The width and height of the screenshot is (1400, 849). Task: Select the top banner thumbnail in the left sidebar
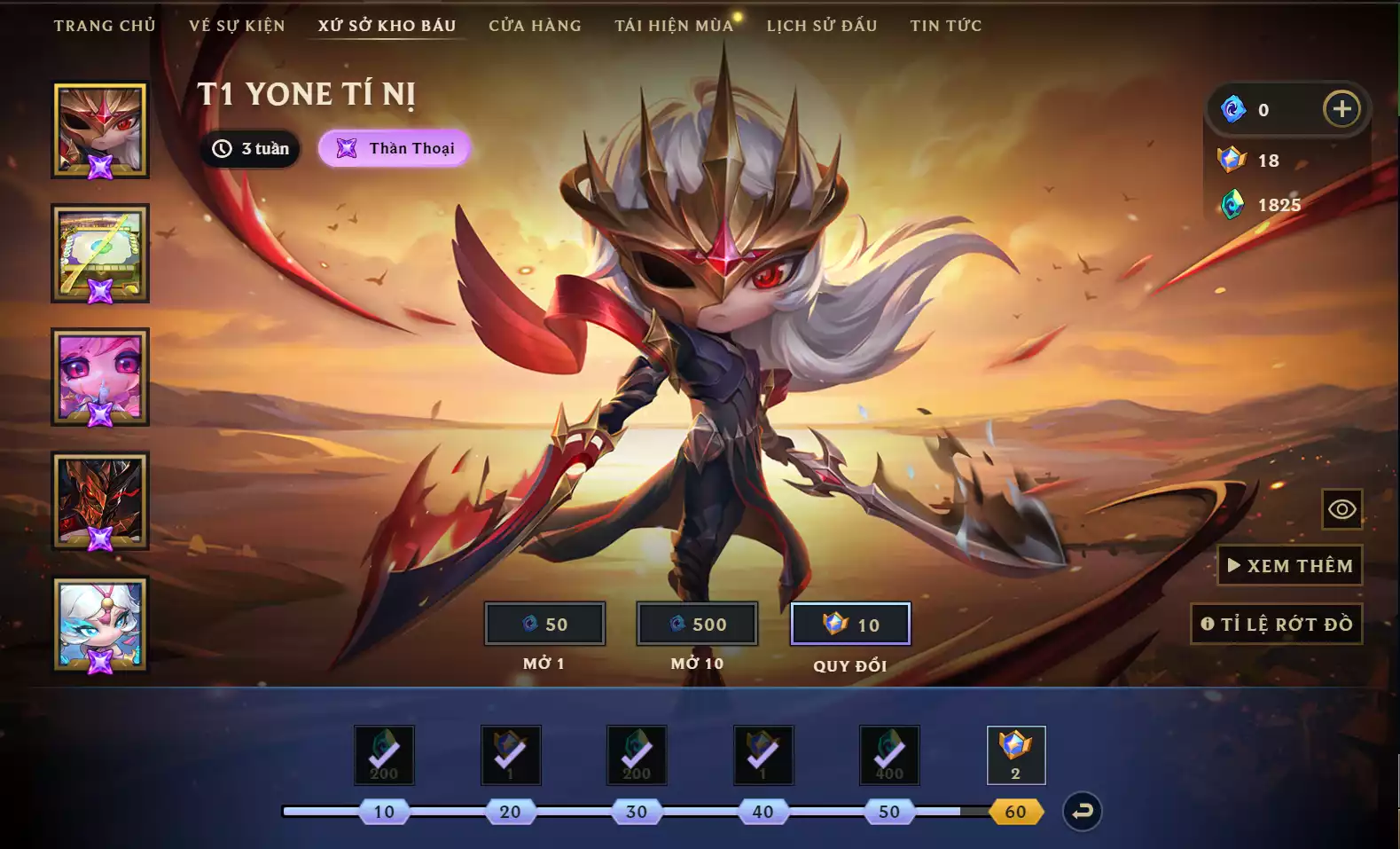(99, 129)
